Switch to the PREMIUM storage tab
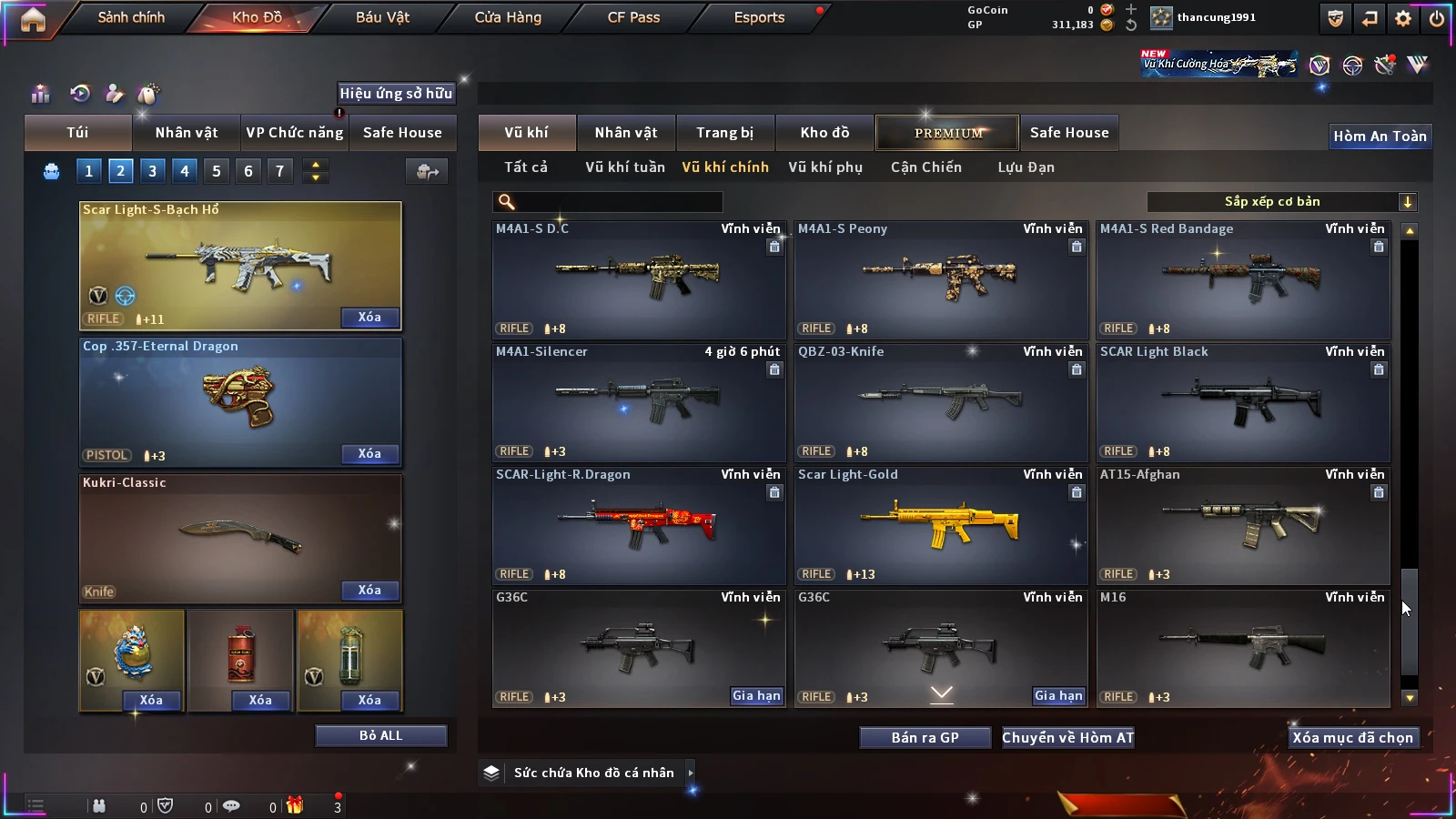Image resolution: width=1456 pixels, height=819 pixels. (948, 133)
